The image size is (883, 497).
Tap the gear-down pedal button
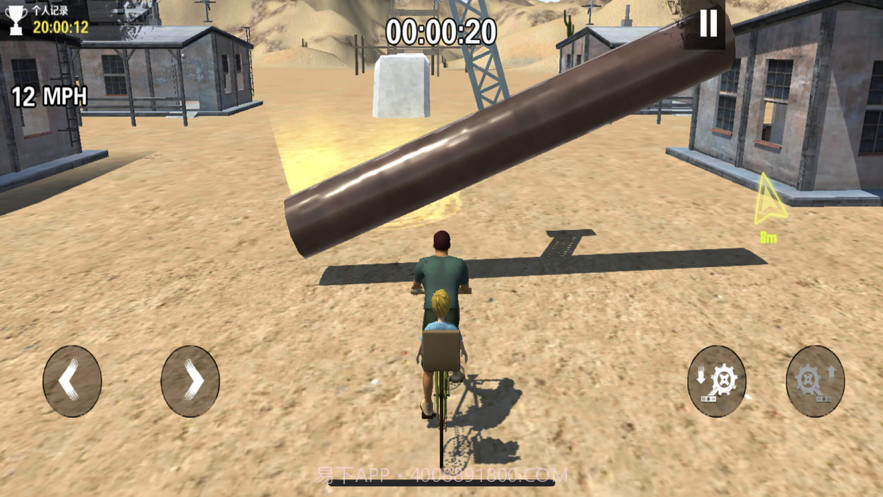[x=717, y=381]
